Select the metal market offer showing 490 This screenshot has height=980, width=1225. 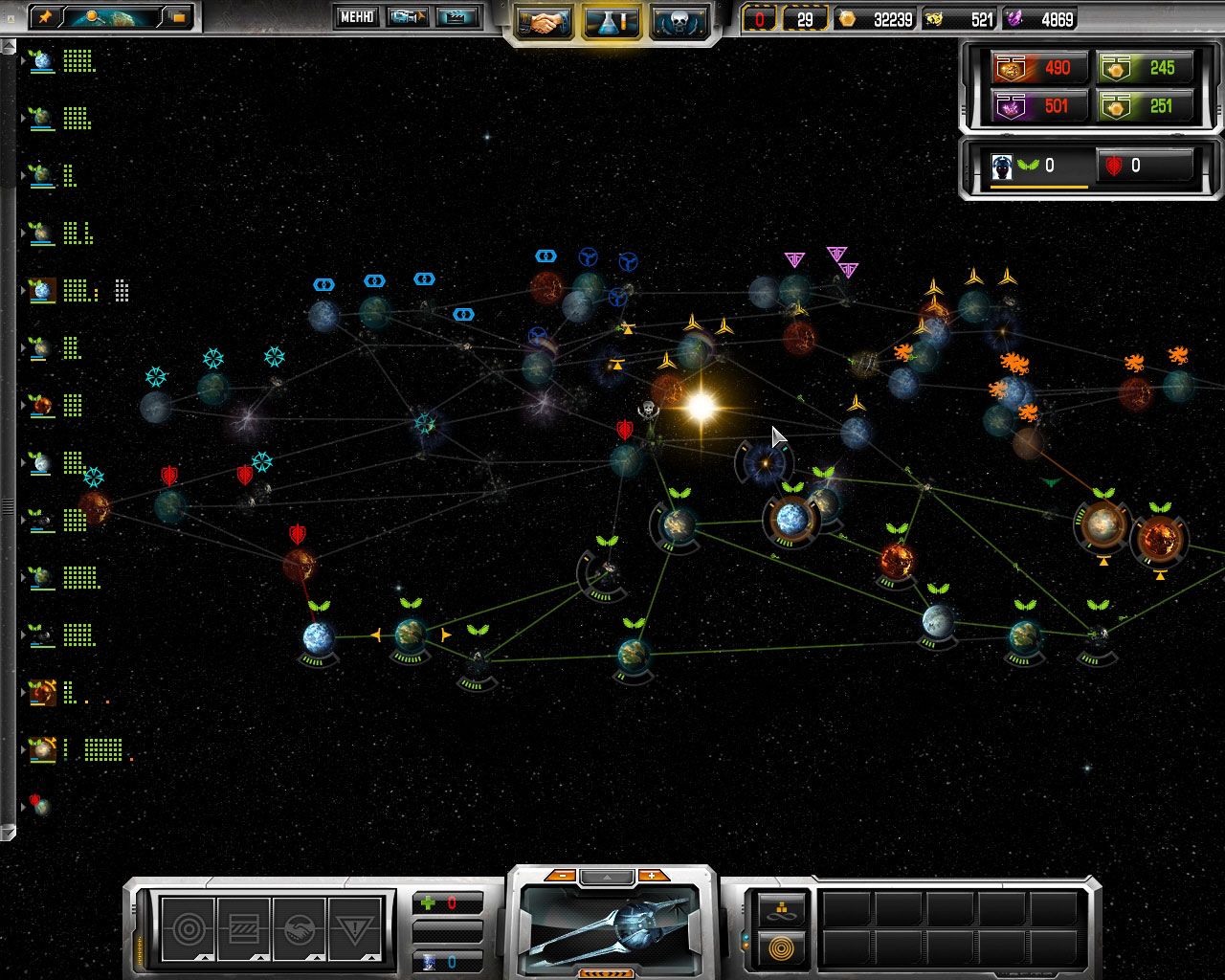[1038, 68]
